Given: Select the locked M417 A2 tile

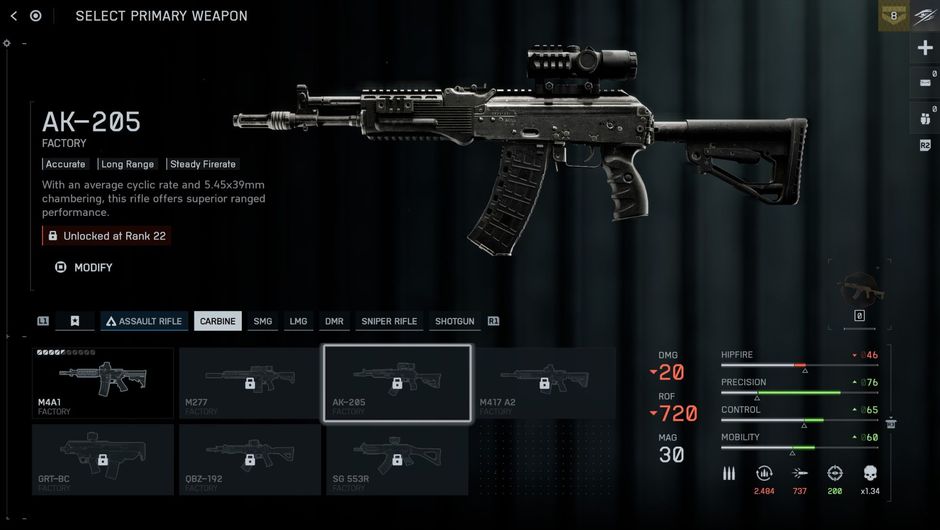Looking at the screenshot, I should 544,383.
